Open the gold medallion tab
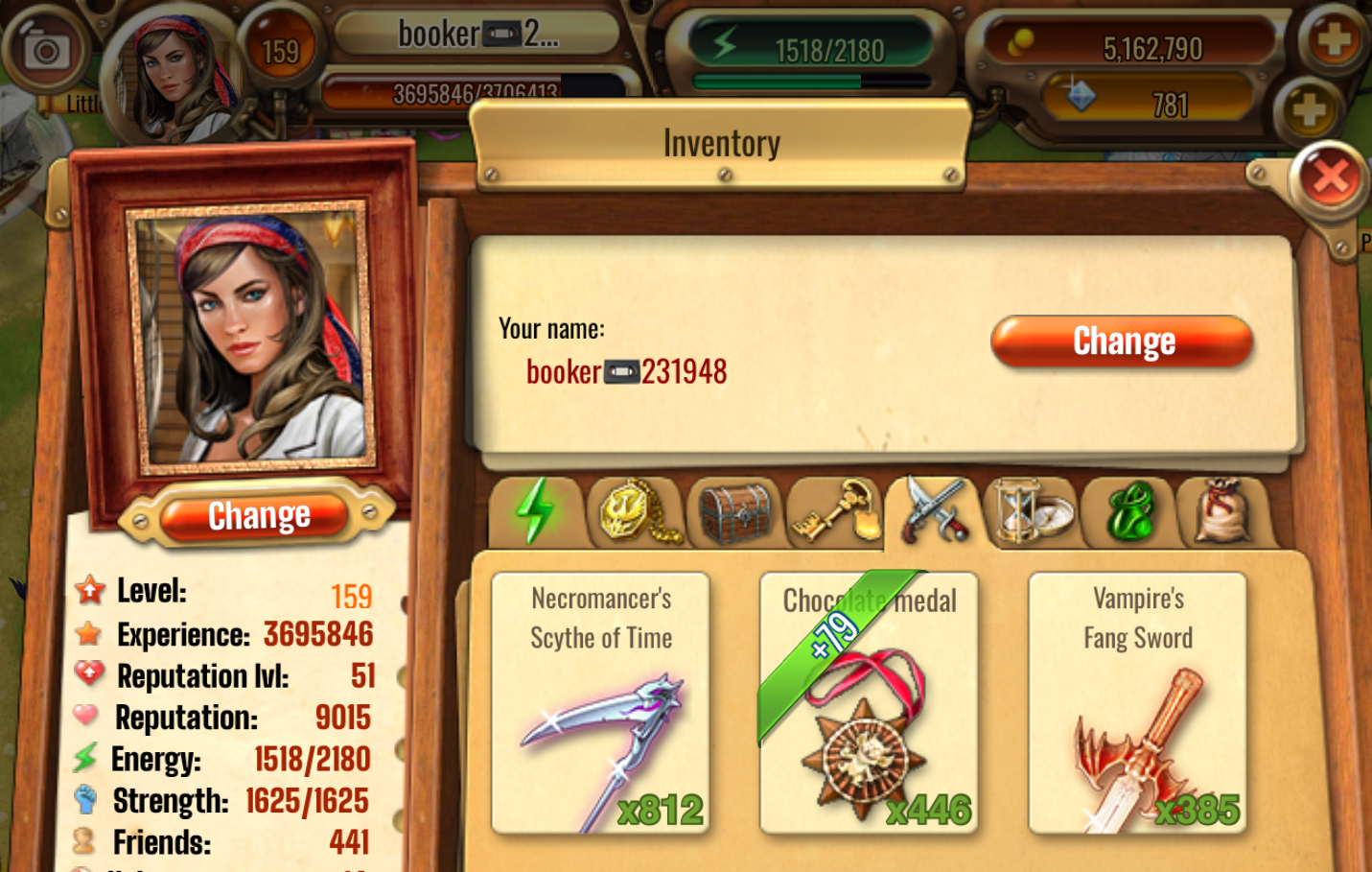The height and width of the screenshot is (872, 1372). [636, 511]
